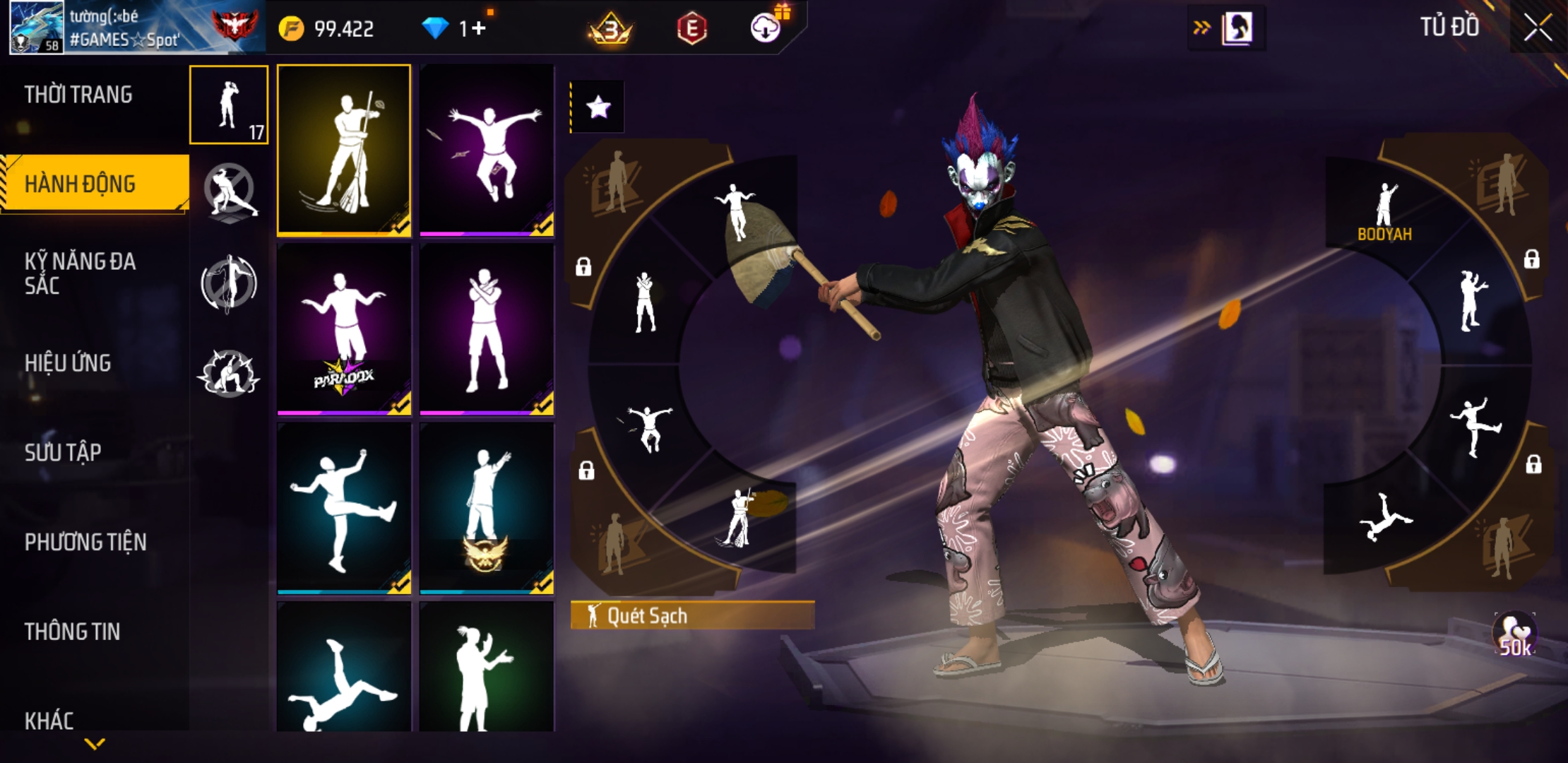Image resolution: width=1568 pixels, height=763 pixels.
Task: Add diamonds with the plus button
Action: click(479, 28)
